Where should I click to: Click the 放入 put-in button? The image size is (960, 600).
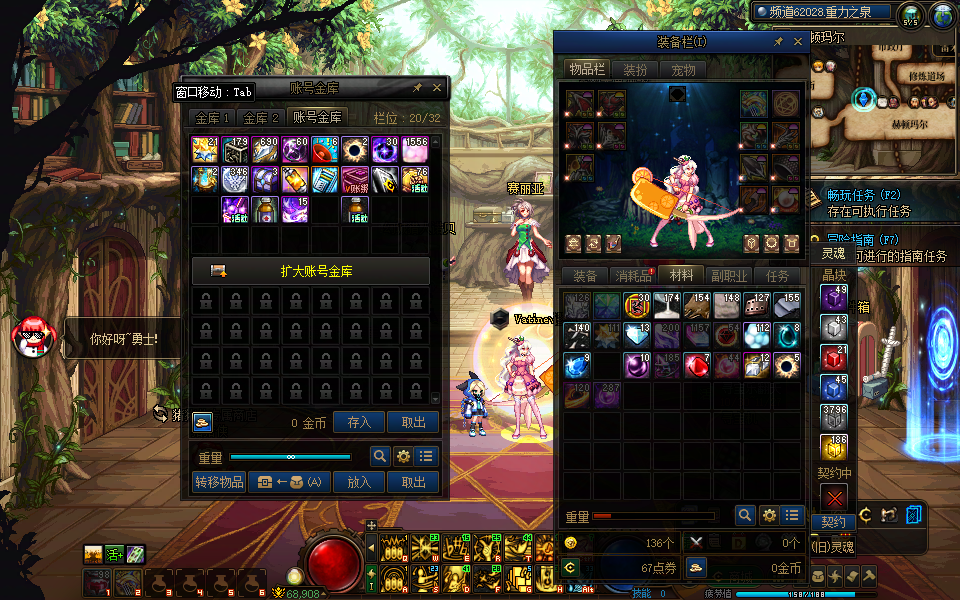click(359, 482)
